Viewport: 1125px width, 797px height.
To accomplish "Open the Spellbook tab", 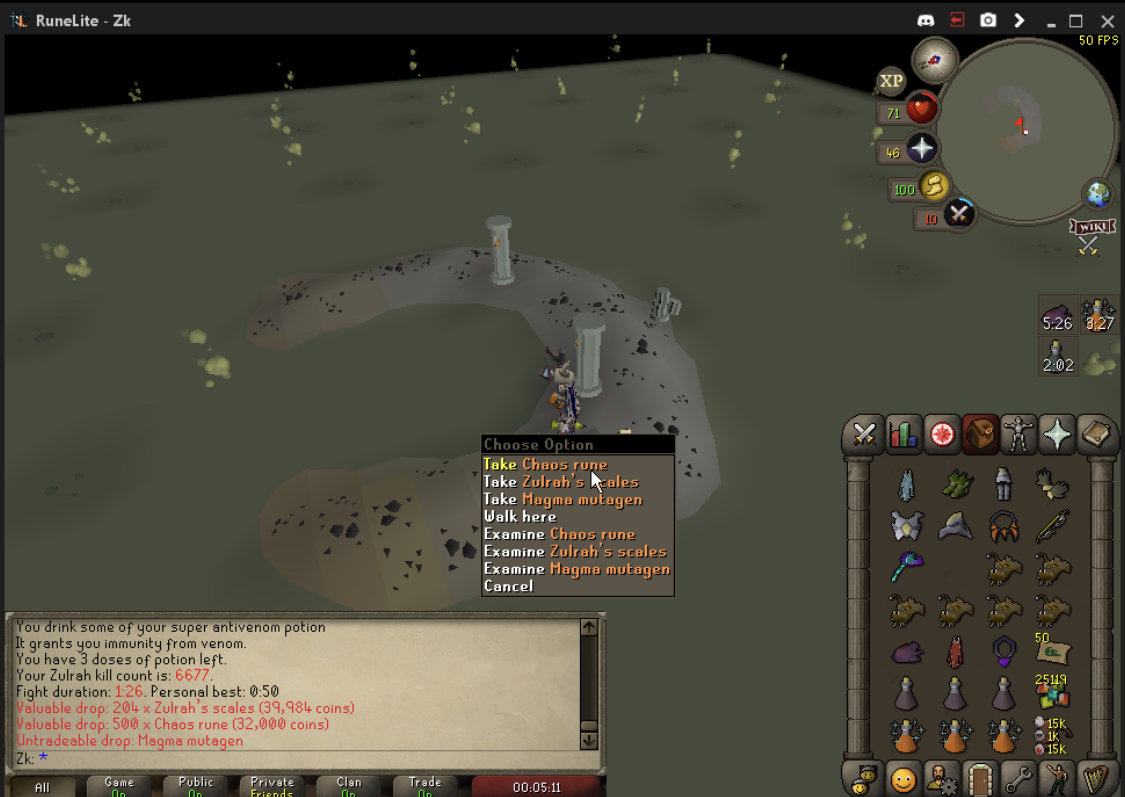I will click(1096, 434).
